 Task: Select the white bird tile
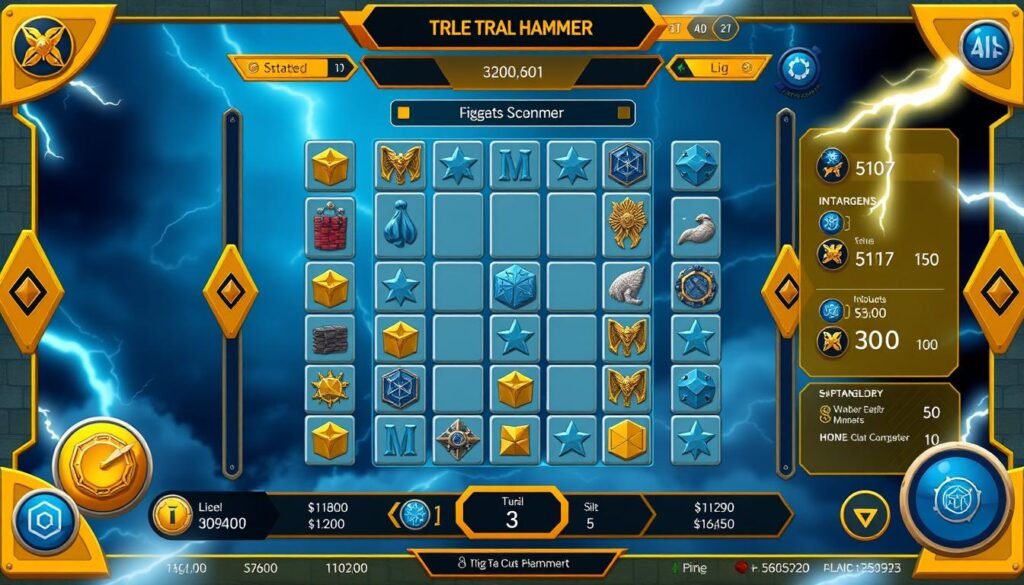[695, 226]
